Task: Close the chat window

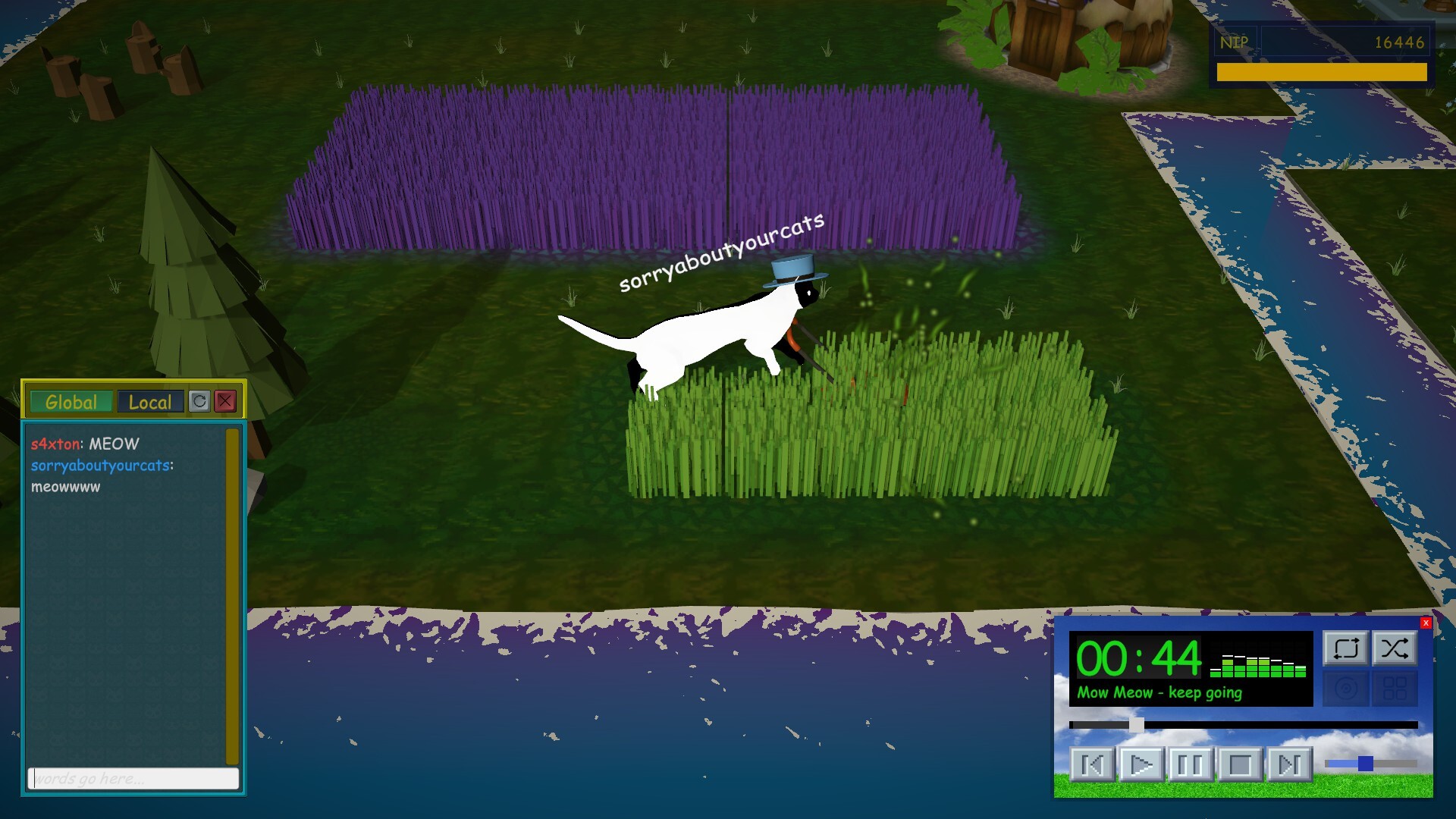Action: coord(226,403)
